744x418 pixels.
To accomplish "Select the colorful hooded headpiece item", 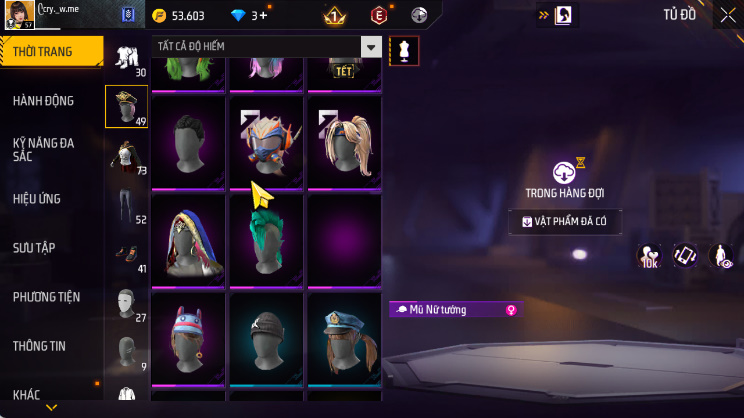I will point(189,238).
